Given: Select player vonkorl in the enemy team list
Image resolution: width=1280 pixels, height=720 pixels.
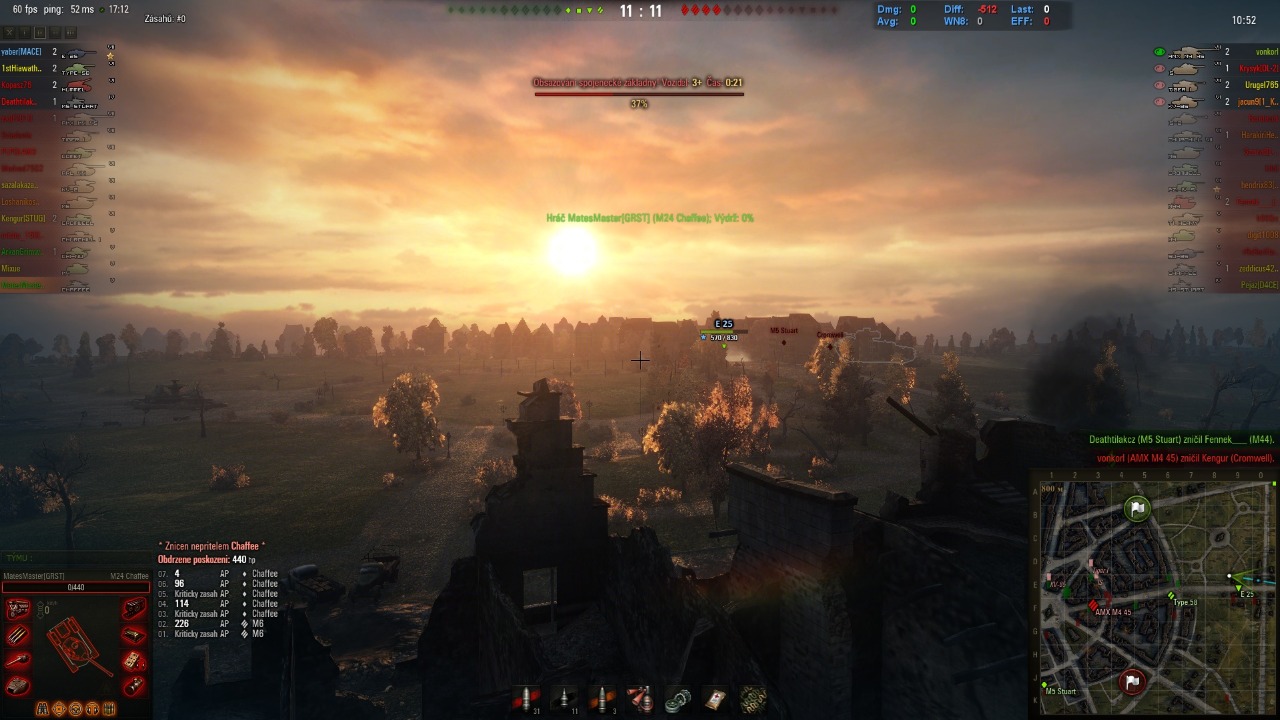Looking at the screenshot, I should 1266,52.
